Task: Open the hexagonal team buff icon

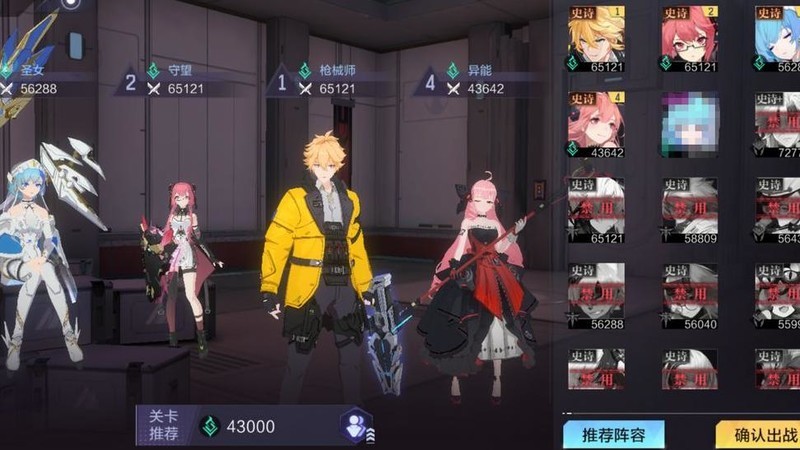Action: tap(355, 425)
